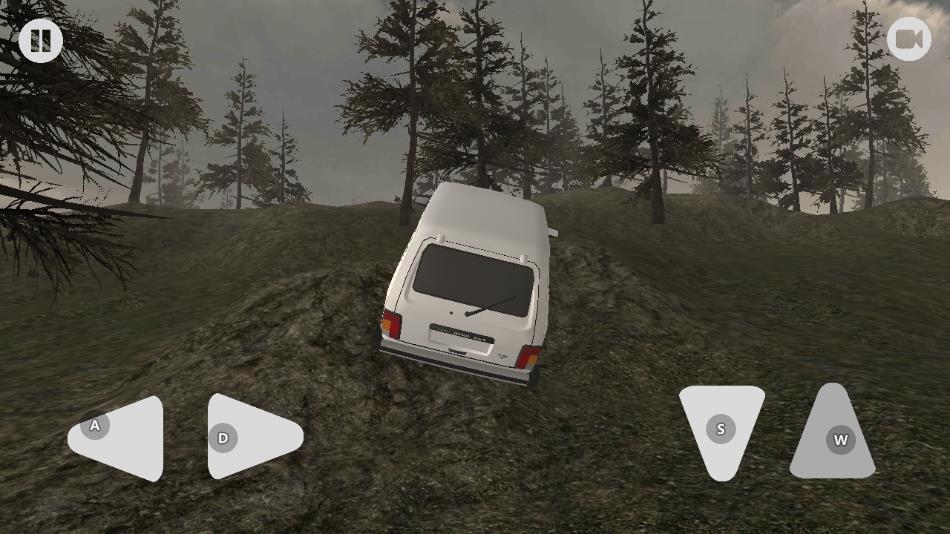Steer left using the A arrow
Viewport: 950px width, 534px height.
point(120,438)
